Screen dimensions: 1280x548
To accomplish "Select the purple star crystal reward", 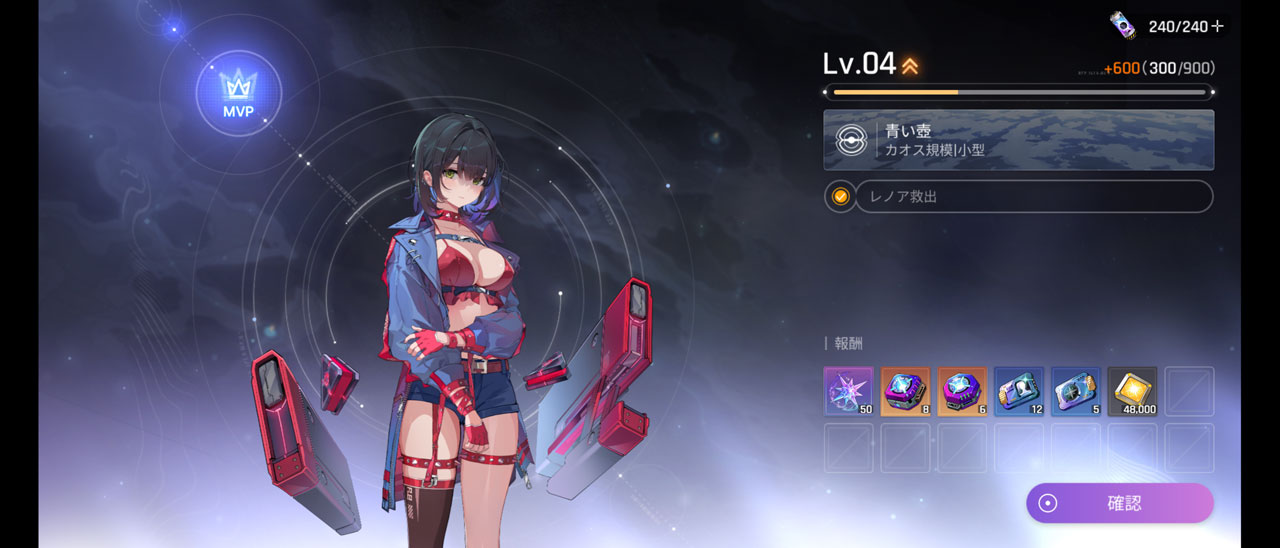I will point(848,391).
